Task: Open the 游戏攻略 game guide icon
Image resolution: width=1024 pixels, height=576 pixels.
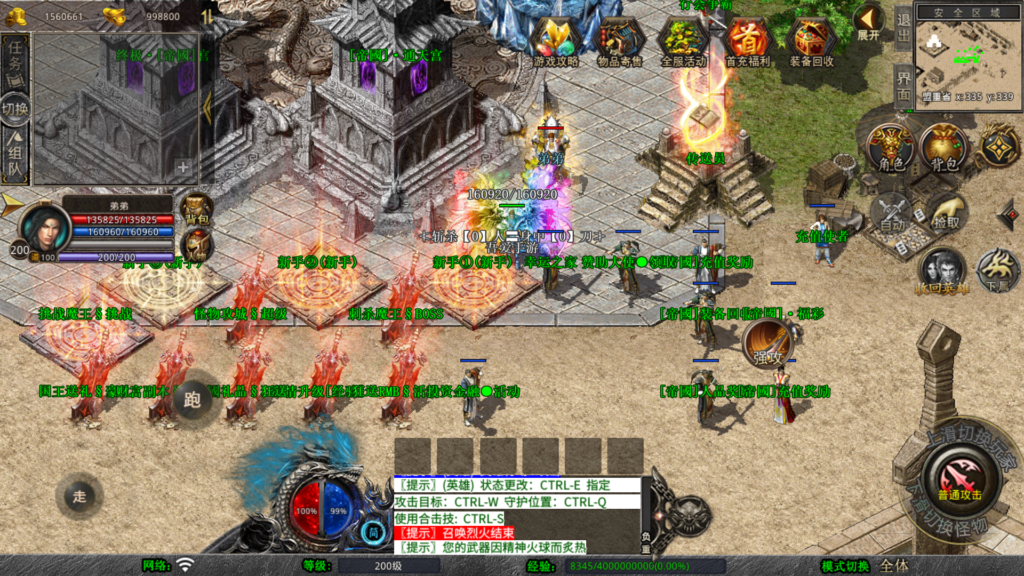Action: [x=555, y=40]
